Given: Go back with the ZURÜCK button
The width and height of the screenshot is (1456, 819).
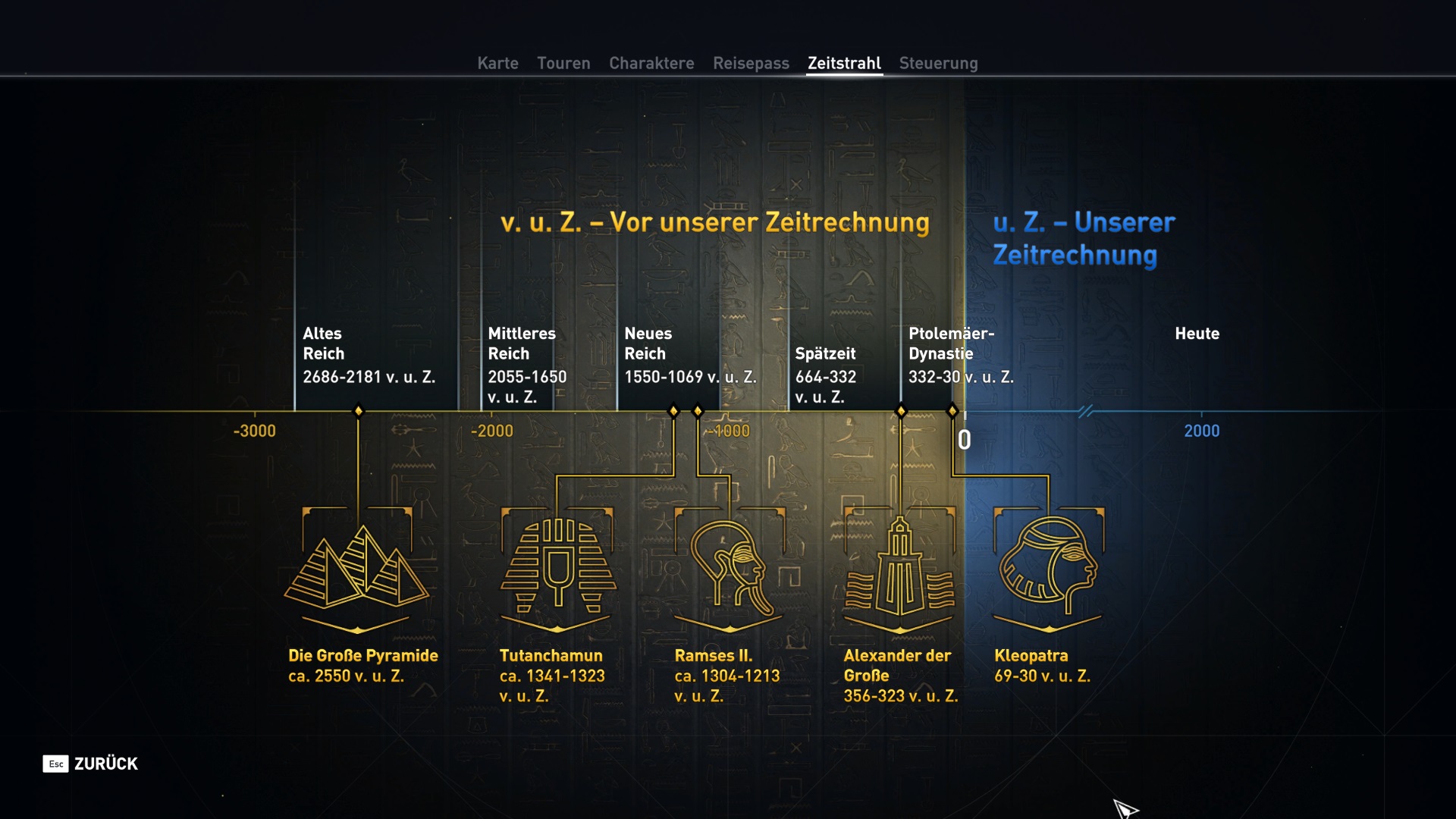Looking at the screenshot, I should coord(91,764).
